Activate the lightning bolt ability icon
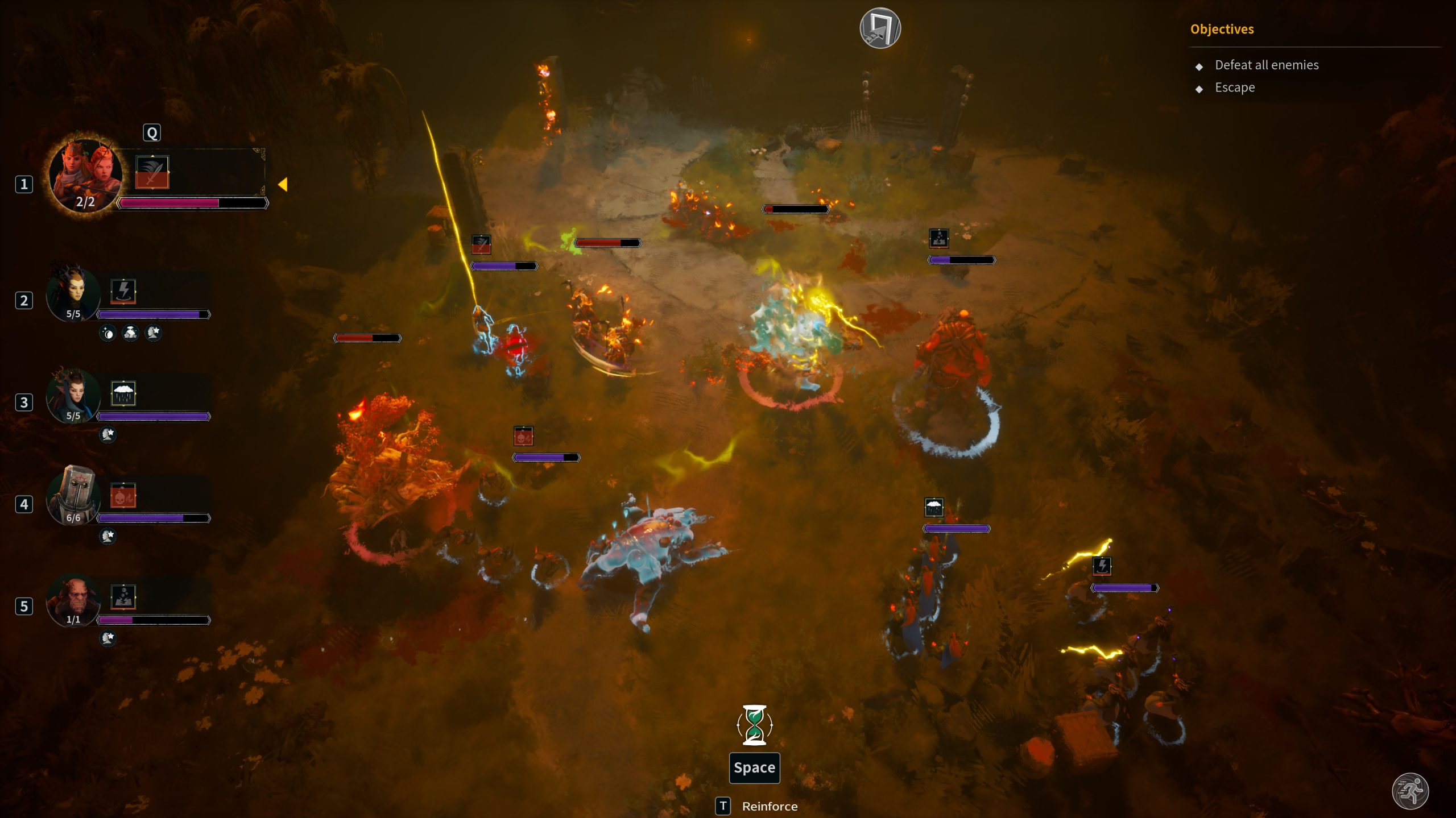Image resolution: width=1456 pixels, height=818 pixels. (x=123, y=291)
